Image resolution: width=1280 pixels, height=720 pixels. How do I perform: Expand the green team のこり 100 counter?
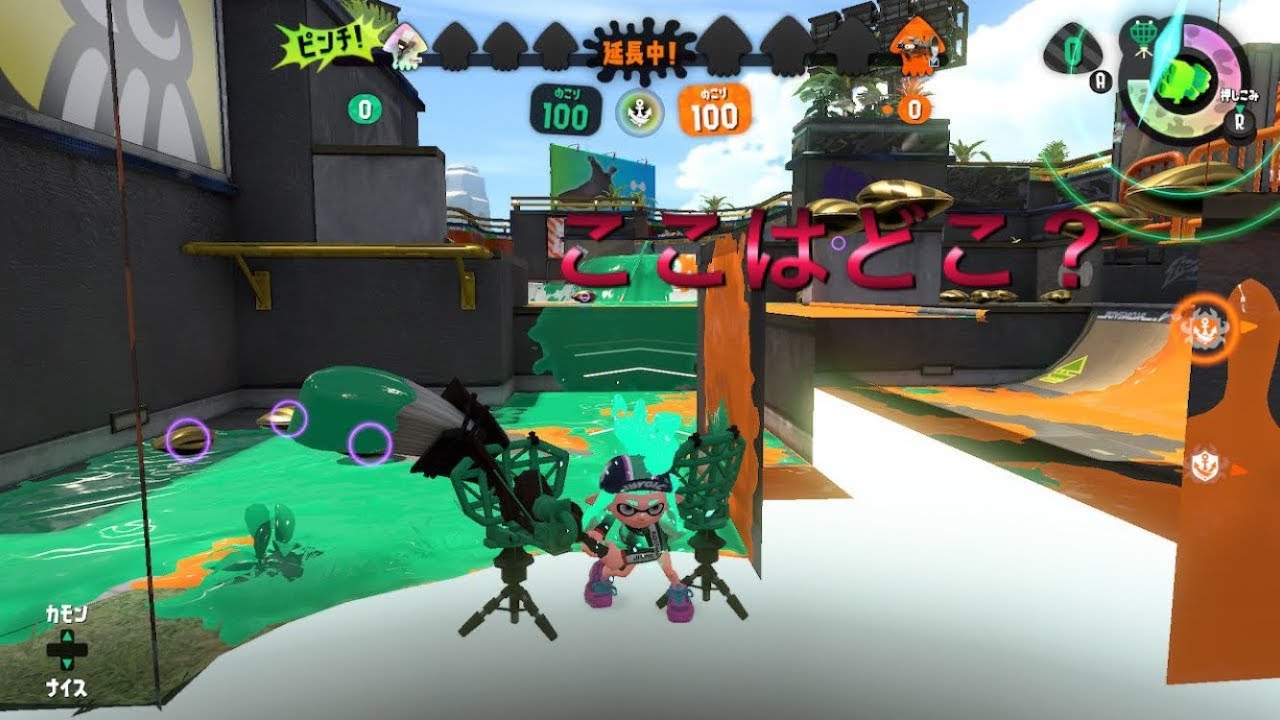tap(565, 110)
